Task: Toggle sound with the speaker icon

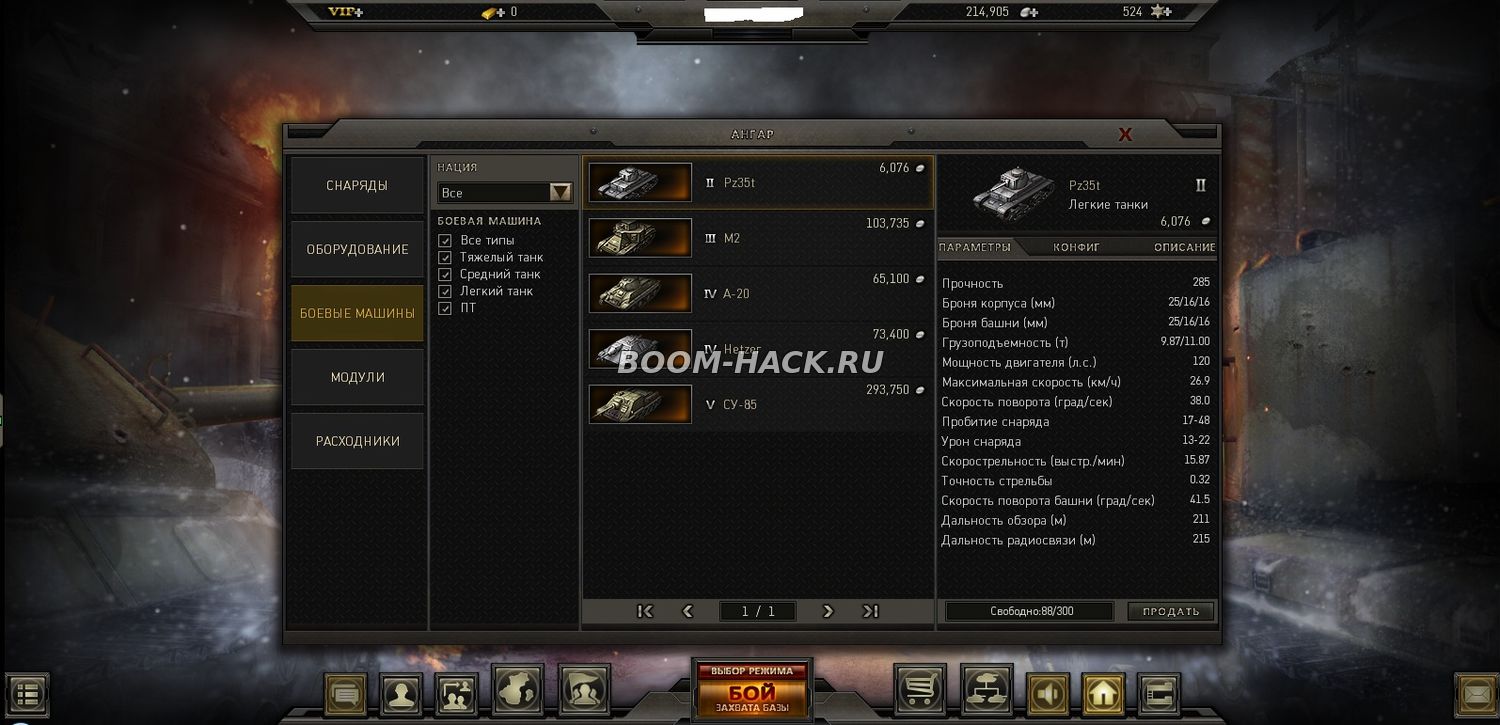Action: click(1047, 693)
